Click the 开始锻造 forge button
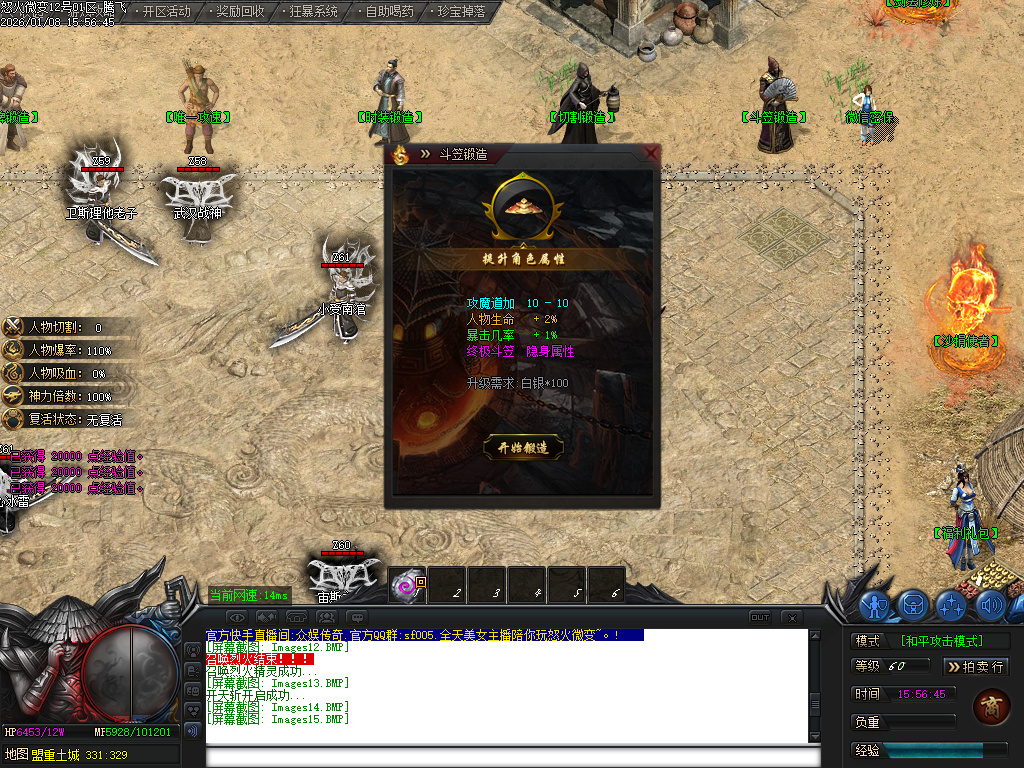Image resolution: width=1024 pixels, height=768 pixels. 523,448
